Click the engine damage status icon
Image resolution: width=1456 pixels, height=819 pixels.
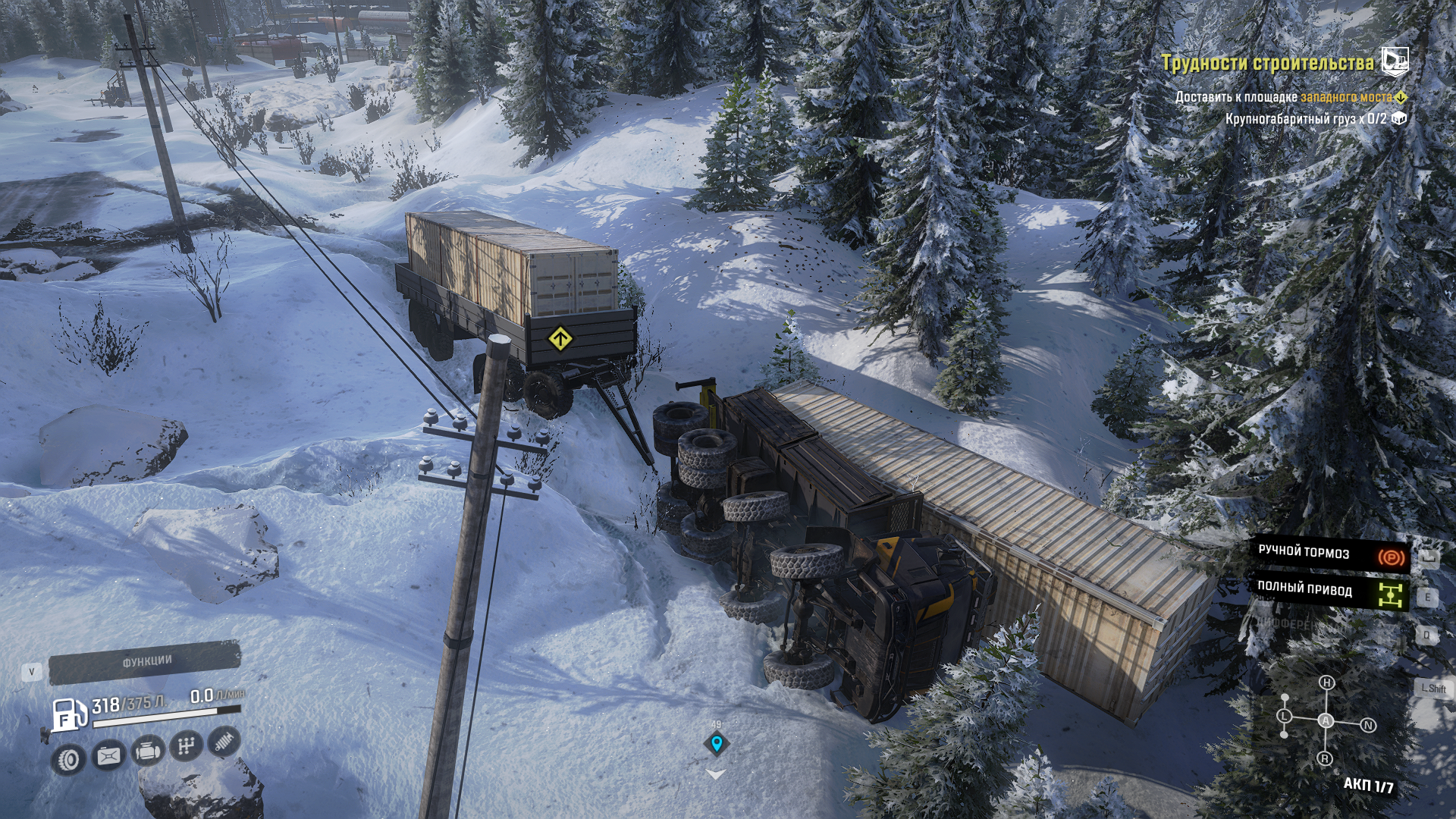pos(147,752)
